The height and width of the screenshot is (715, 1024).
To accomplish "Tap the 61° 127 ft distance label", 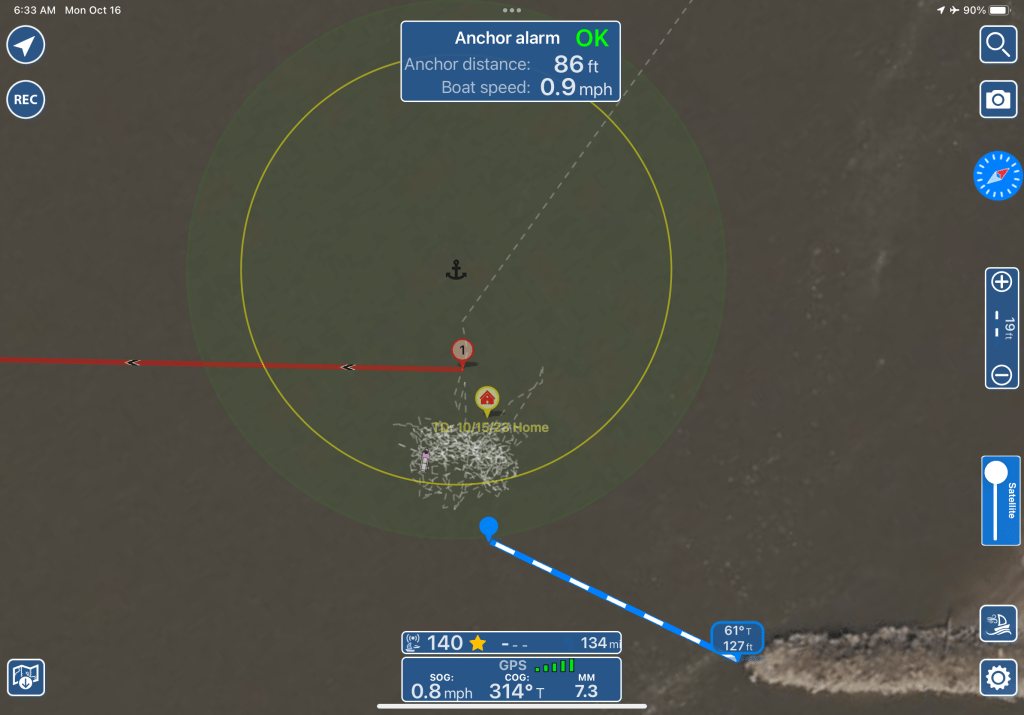I will (737, 637).
